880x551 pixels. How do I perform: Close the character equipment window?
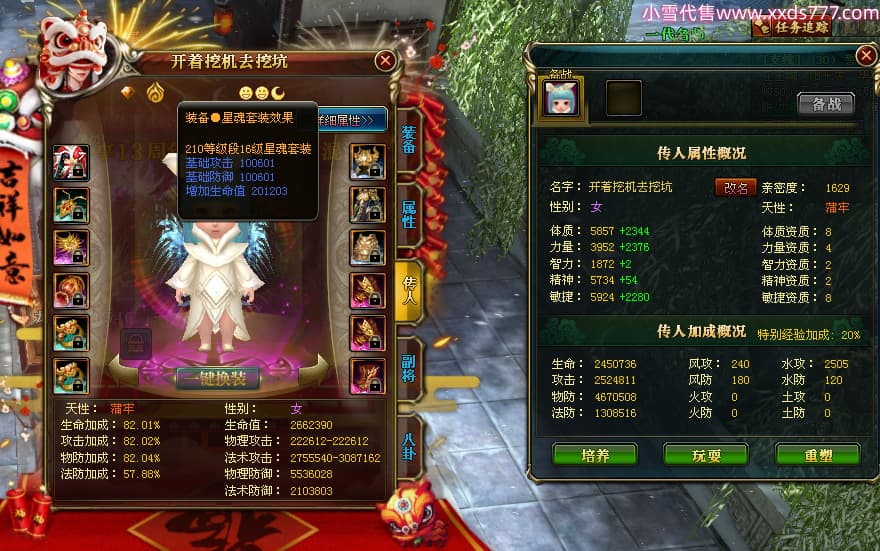(385, 61)
